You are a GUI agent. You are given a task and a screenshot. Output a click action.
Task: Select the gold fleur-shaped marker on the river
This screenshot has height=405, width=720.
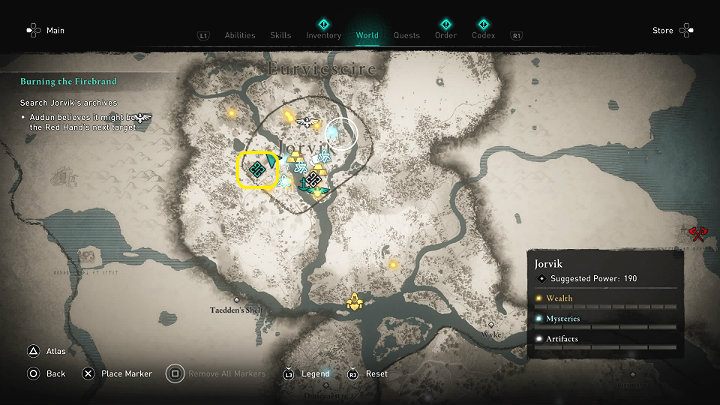pyautogui.click(x=353, y=300)
